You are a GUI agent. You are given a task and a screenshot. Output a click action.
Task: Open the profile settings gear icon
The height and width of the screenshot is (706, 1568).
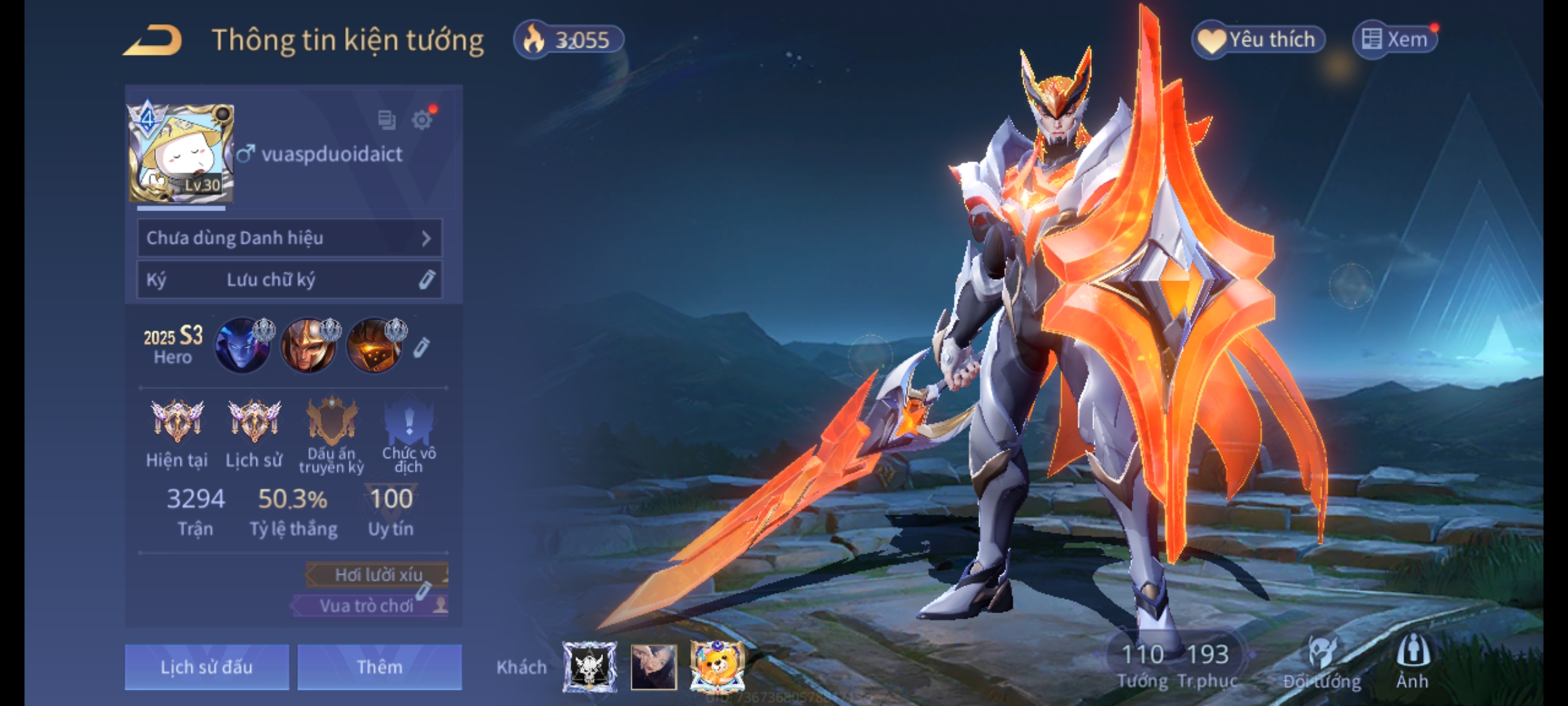click(422, 120)
